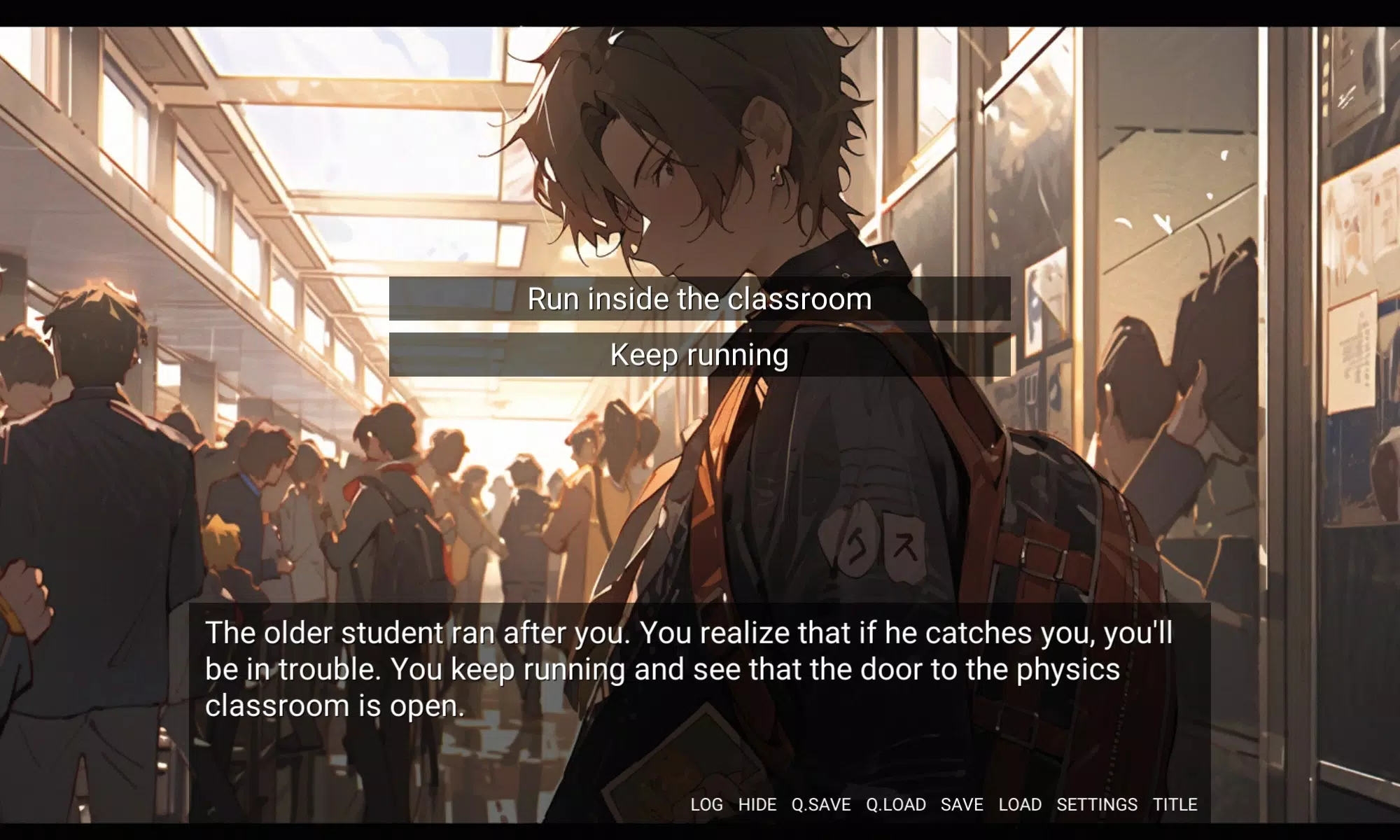
Task: Open the LOAD menu
Action: pos(1020,805)
